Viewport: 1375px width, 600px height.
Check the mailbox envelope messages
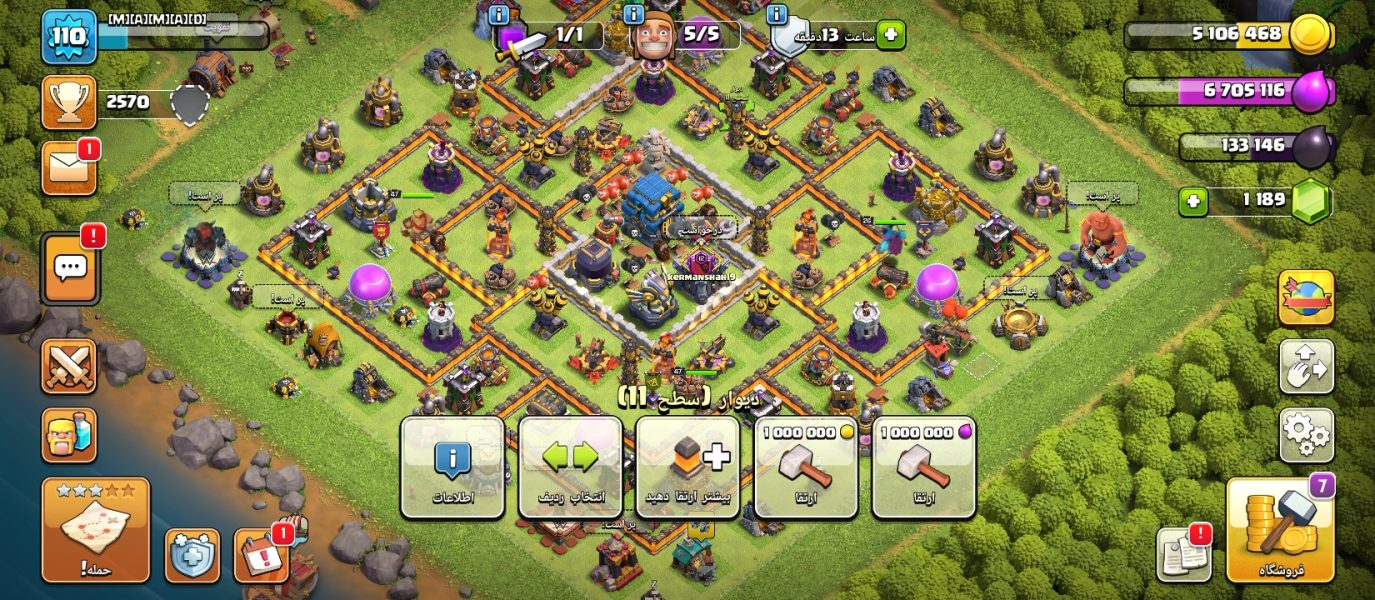click(69, 168)
